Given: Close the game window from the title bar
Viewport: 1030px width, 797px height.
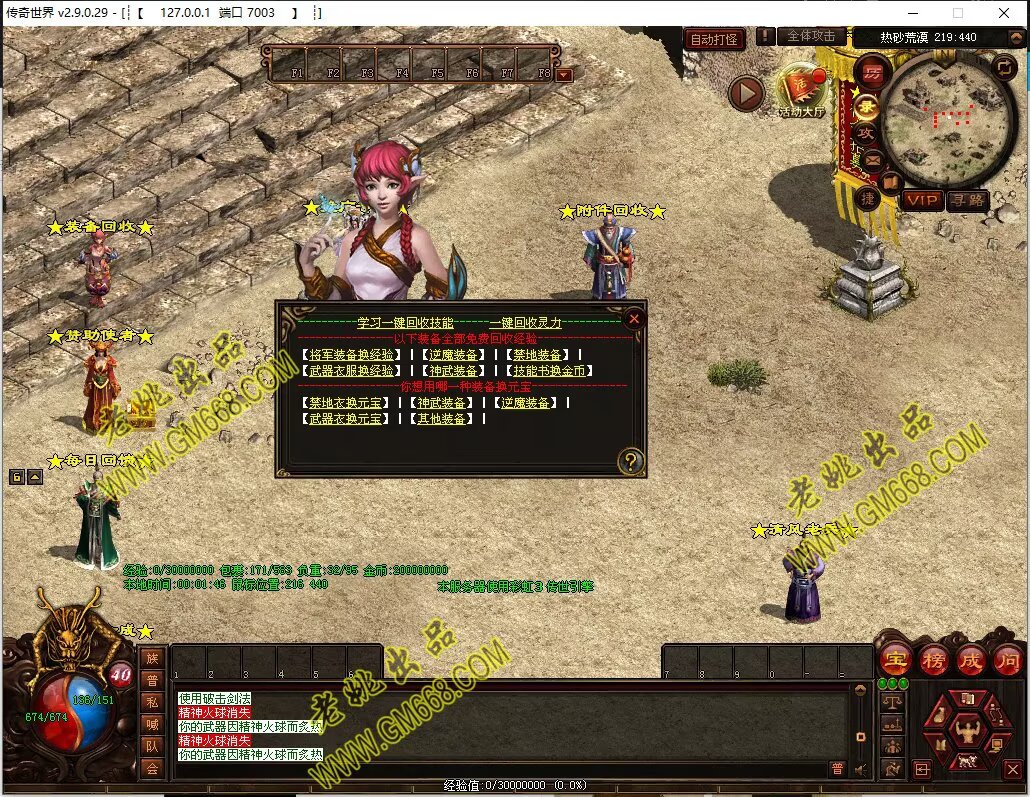Looking at the screenshot, I should tap(1003, 13).
